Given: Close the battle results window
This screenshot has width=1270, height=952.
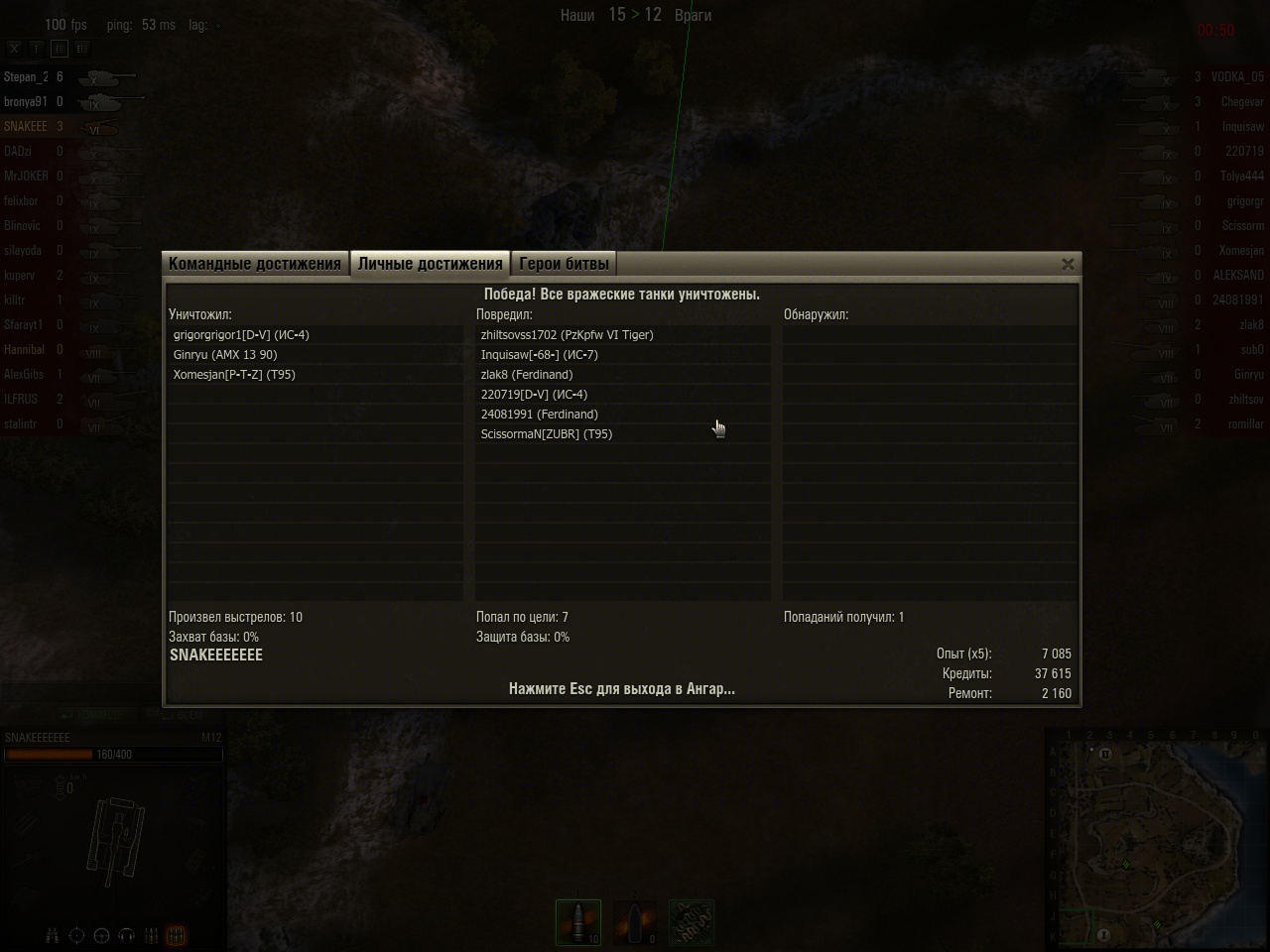Looking at the screenshot, I should coord(1068,264).
